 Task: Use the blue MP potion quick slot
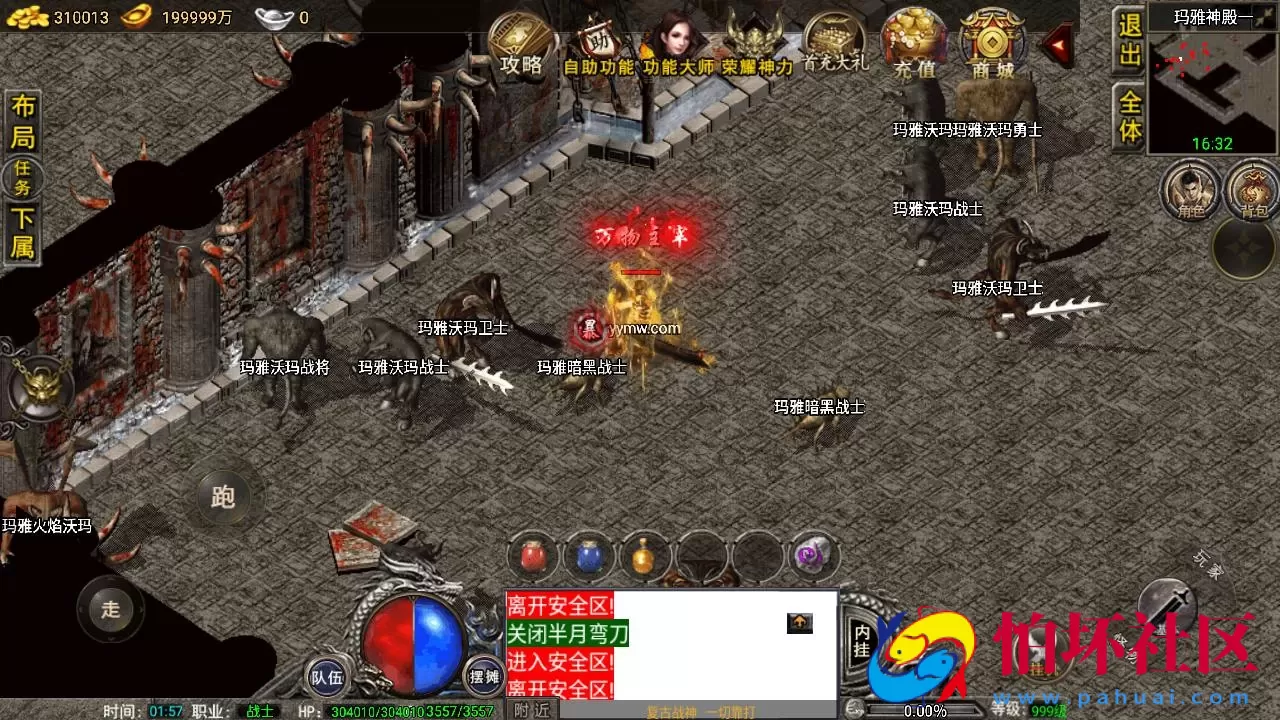click(589, 557)
